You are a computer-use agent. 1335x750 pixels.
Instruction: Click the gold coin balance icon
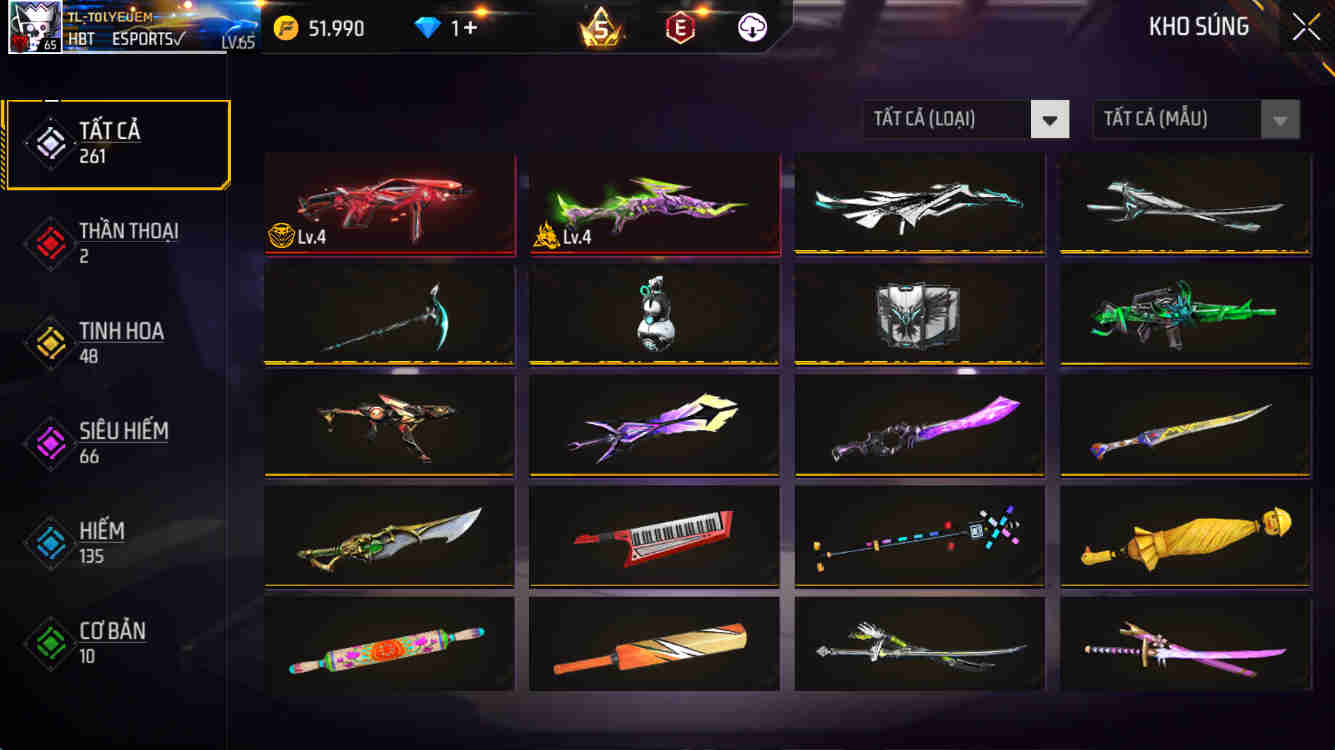coord(288,27)
